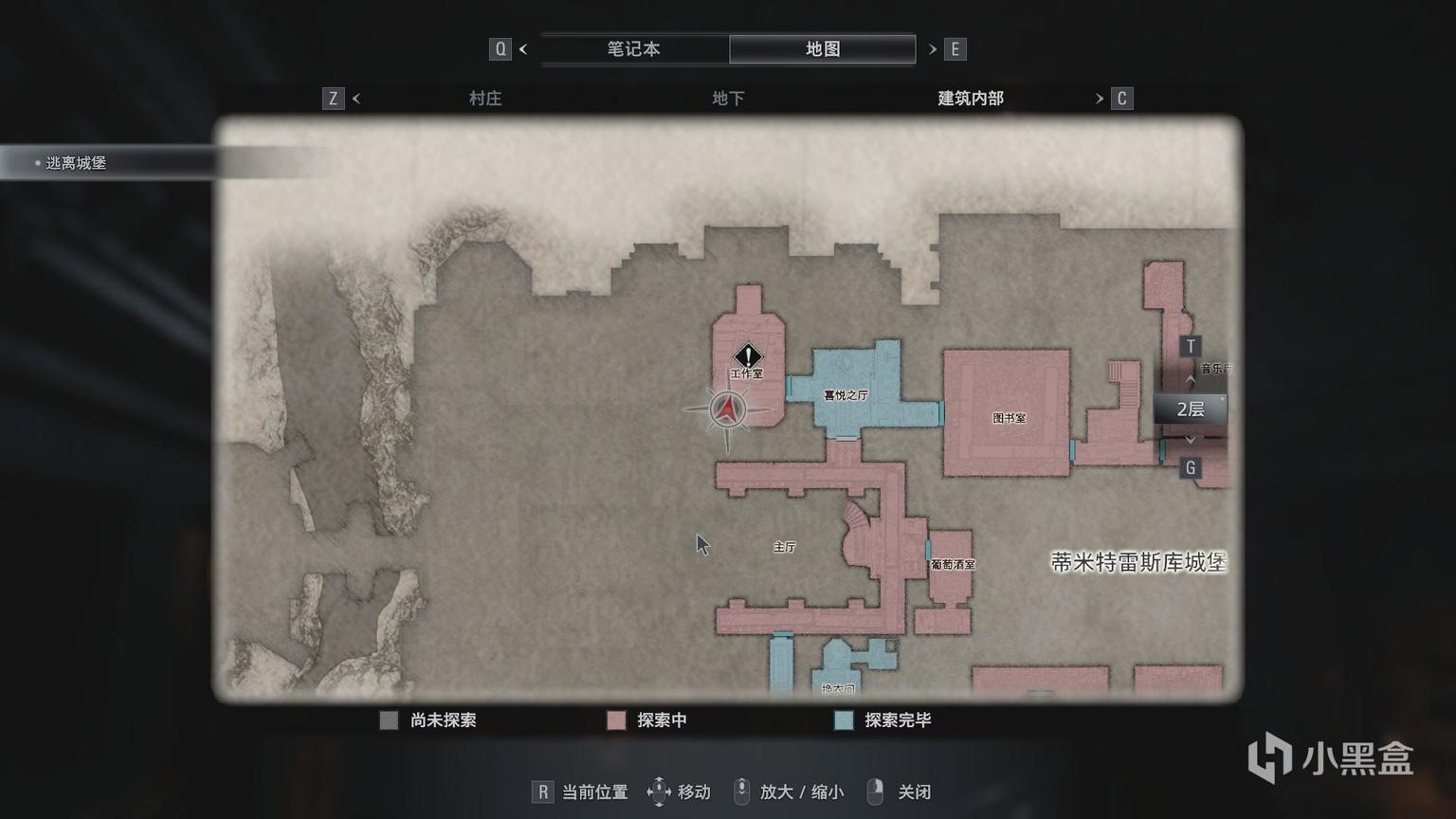Select the 地图 map tab
Viewport: 1456px width, 819px height.
coord(822,49)
